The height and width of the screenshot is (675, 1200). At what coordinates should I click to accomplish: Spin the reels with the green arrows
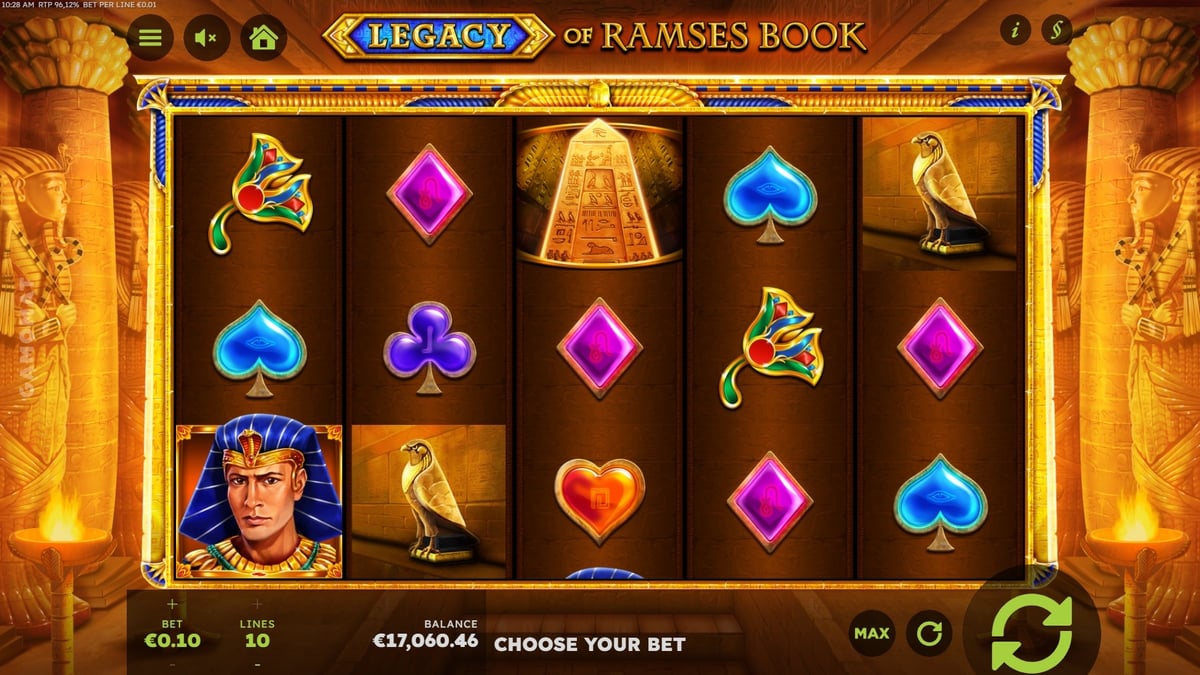(1031, 632)
